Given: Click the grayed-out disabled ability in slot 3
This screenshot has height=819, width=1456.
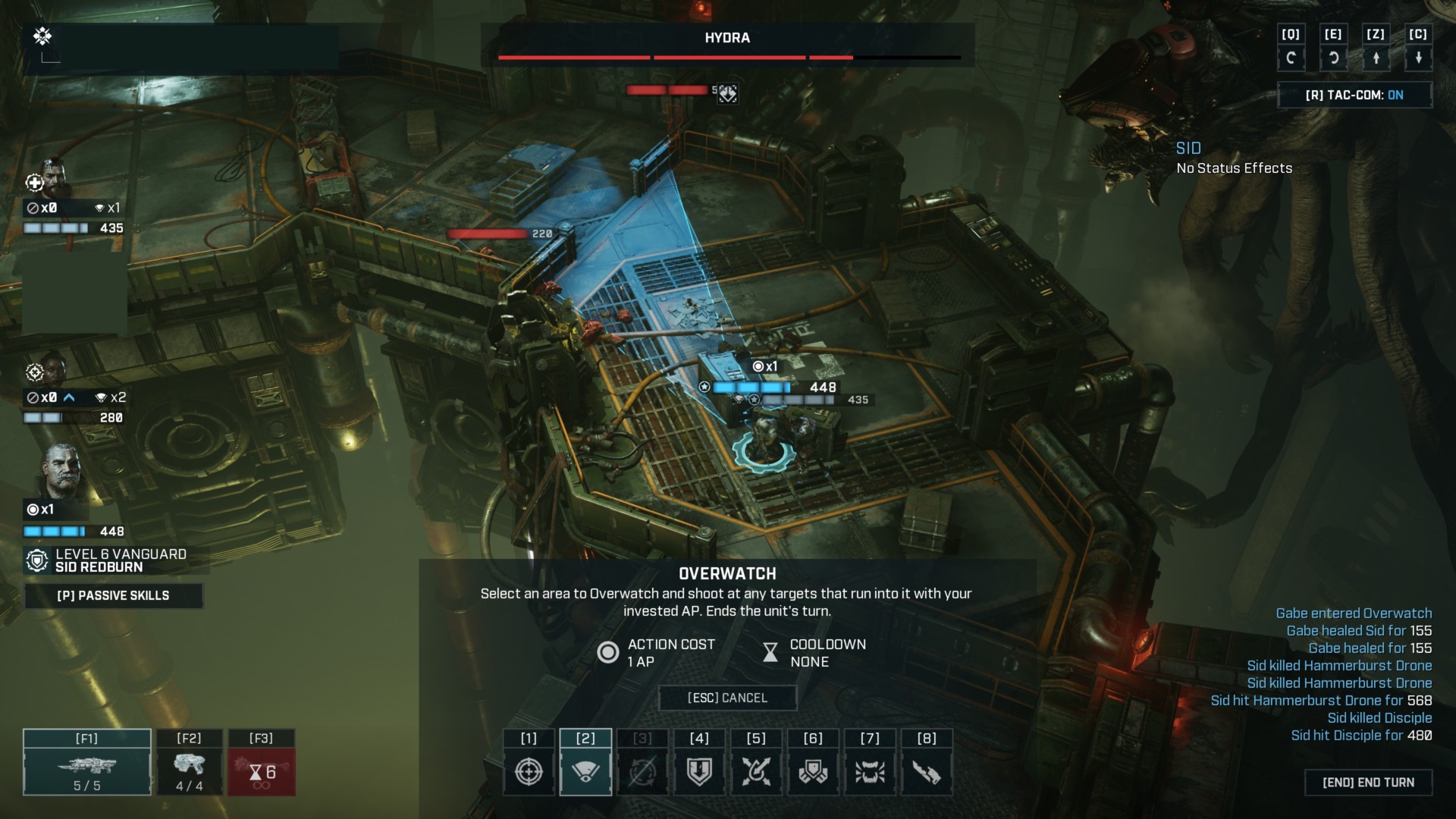Looking at the screenshot, I should click(x=642, y=770).
